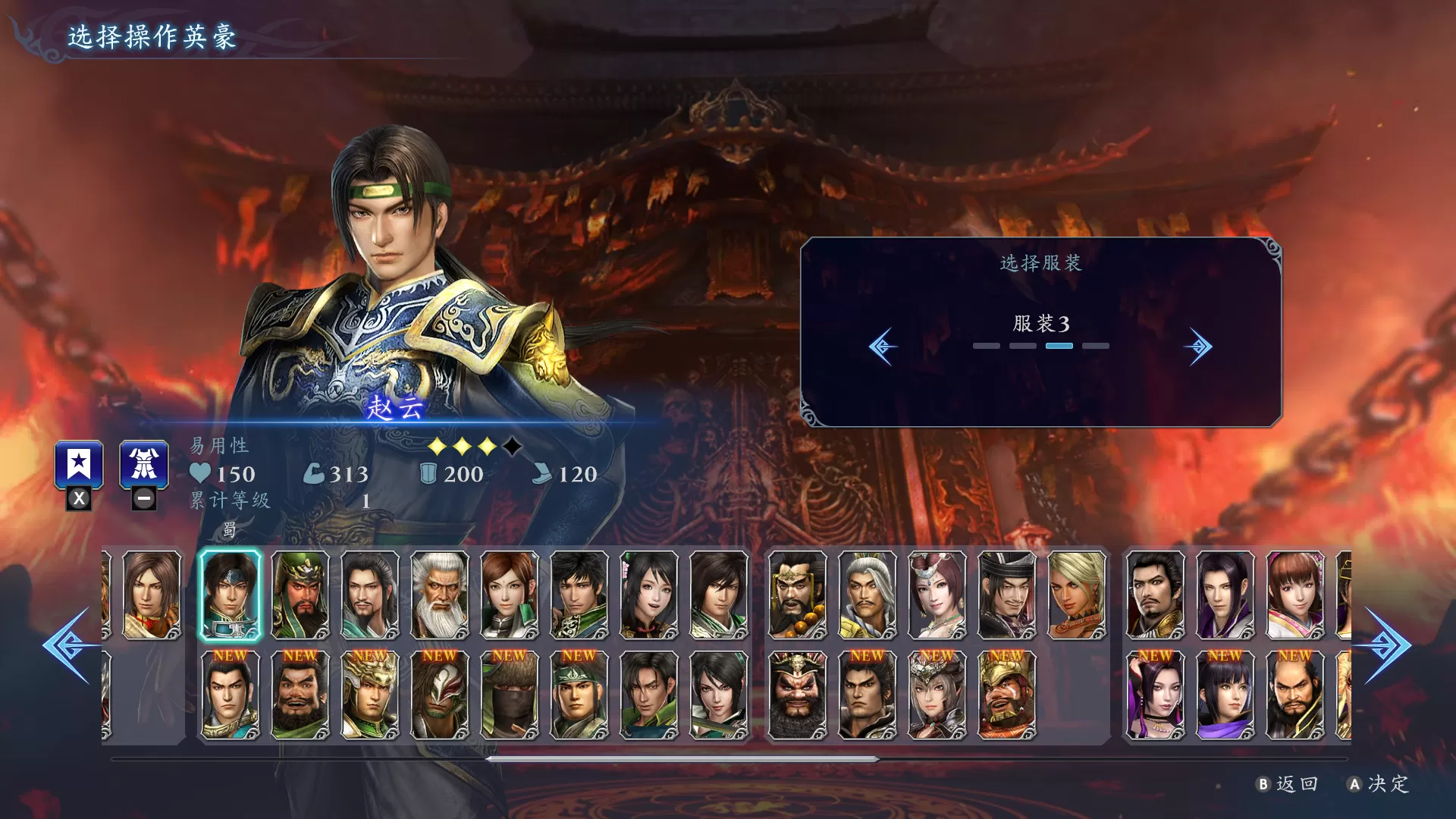Open the armor equipment icon
1456x819 pixels.
[x=144, y=465]
